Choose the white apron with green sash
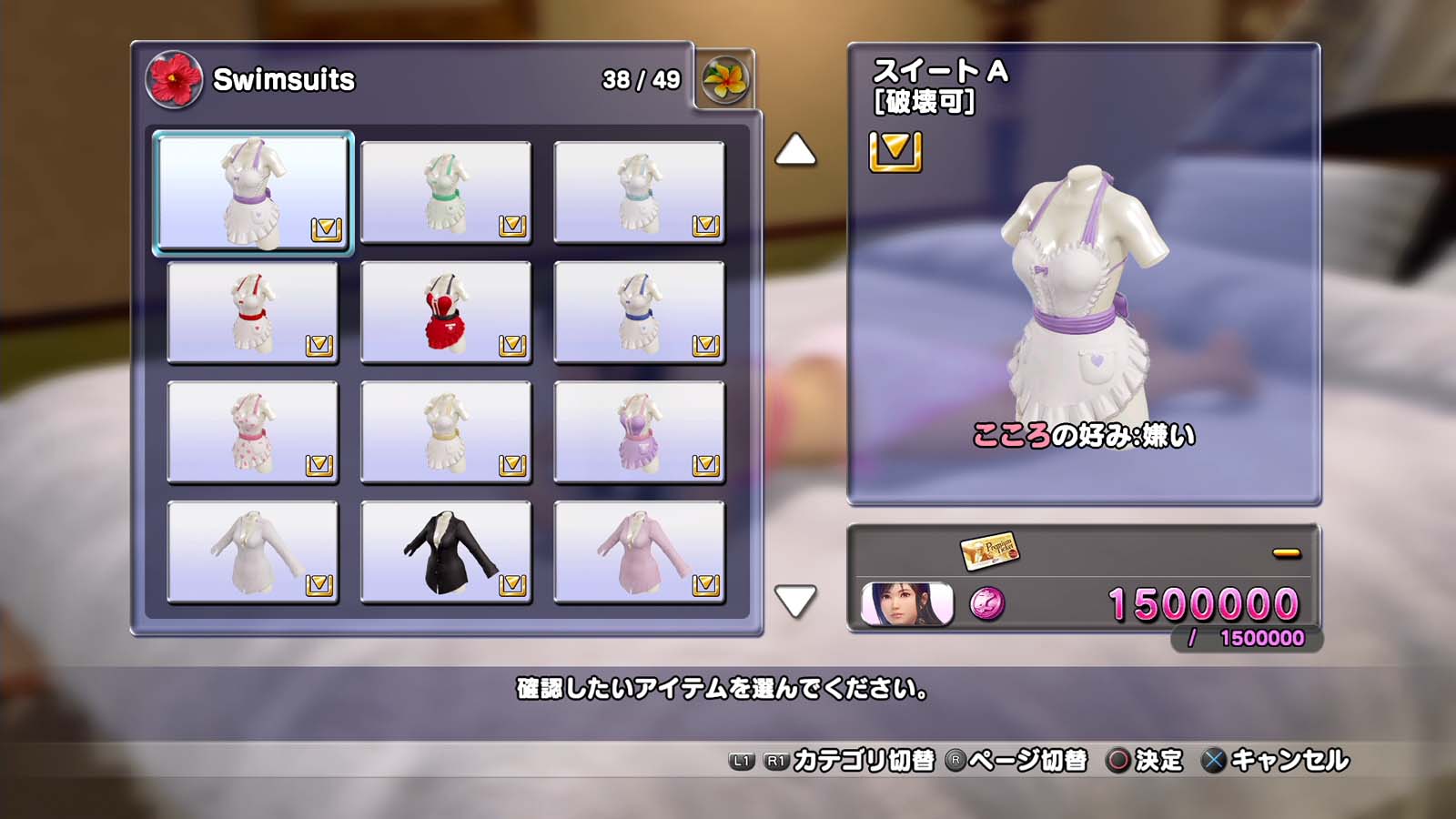The image size is (1456, 819). 446,192
